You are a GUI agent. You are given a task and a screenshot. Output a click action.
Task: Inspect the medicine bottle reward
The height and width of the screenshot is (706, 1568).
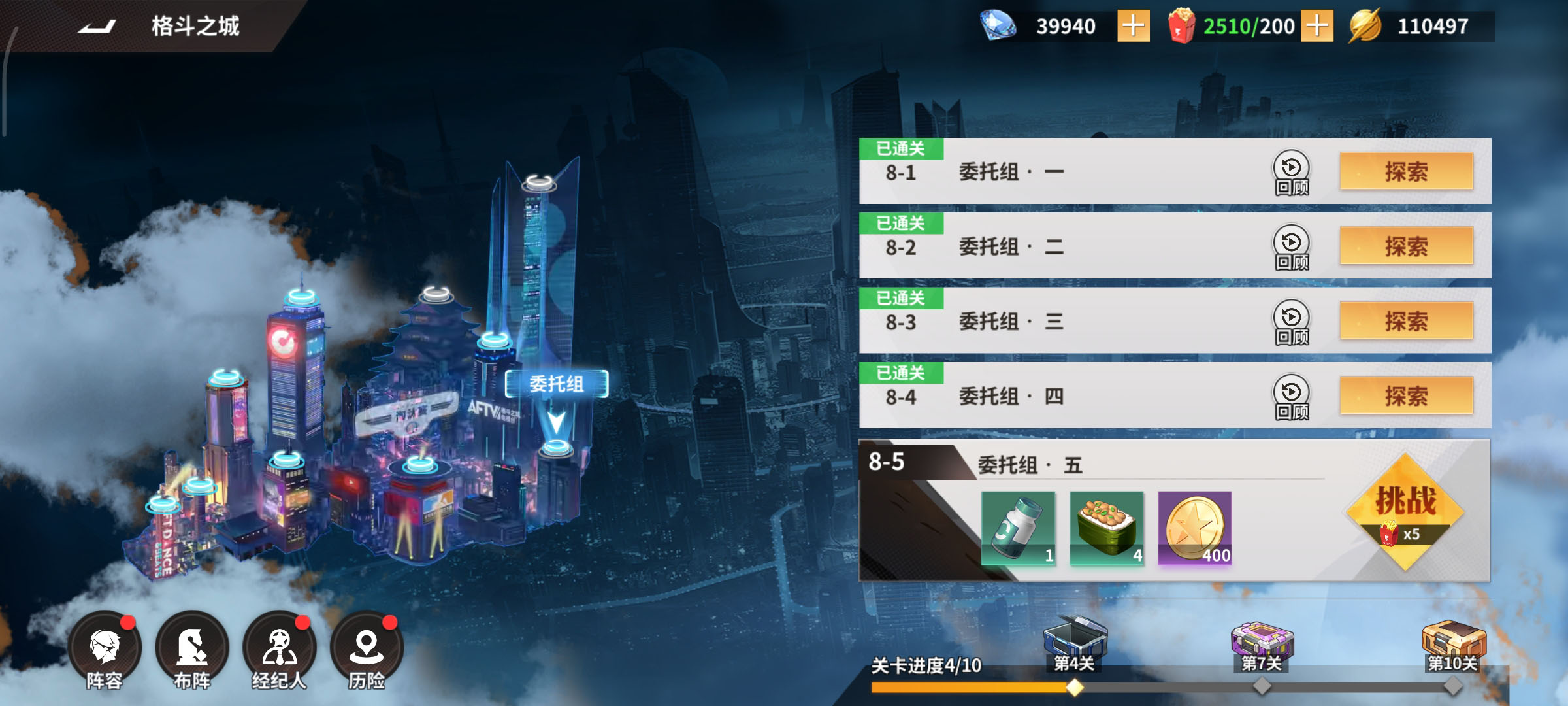tap(1018, 528)
